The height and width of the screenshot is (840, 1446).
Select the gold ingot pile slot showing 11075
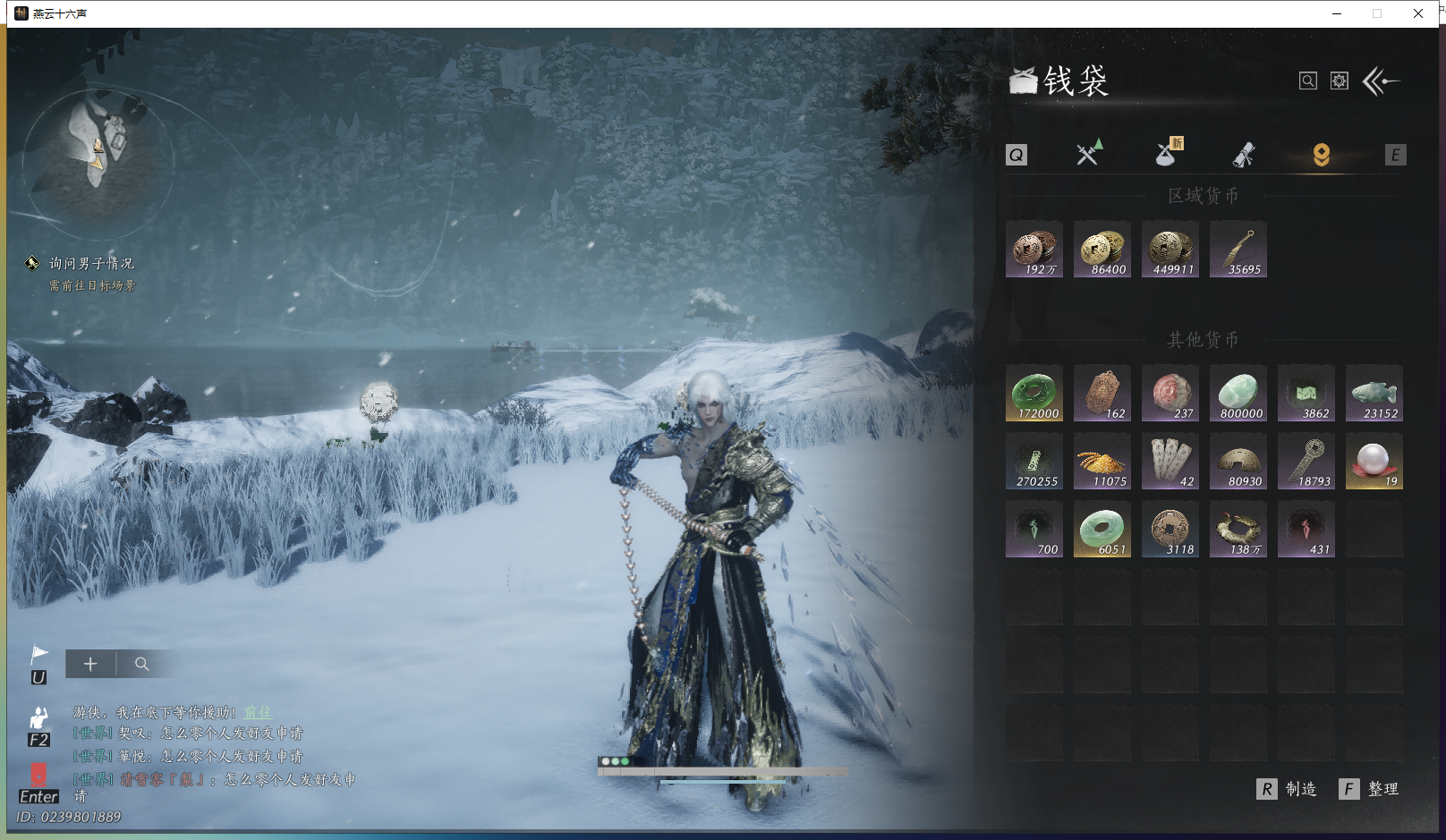click(x=1102, y=462)
